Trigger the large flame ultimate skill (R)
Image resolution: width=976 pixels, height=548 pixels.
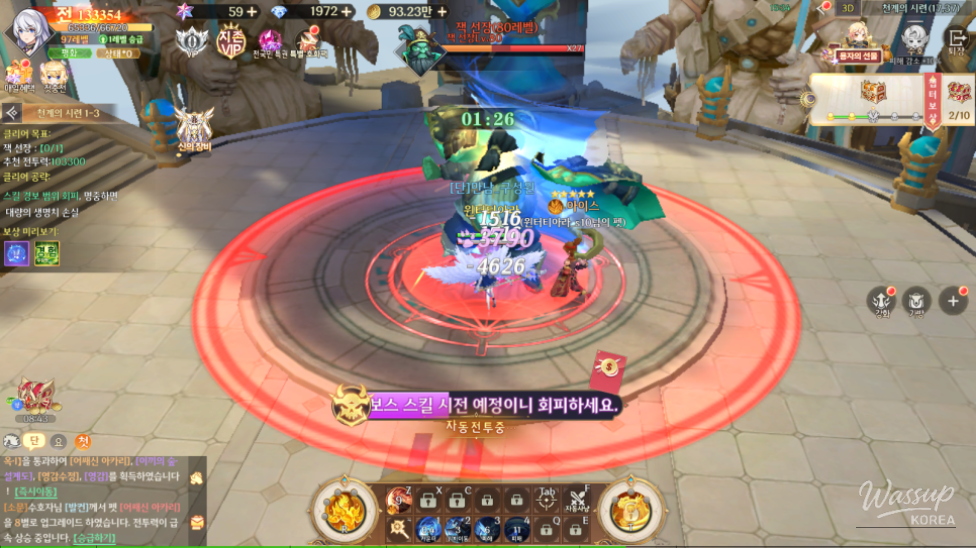click(x=345, y=508)
